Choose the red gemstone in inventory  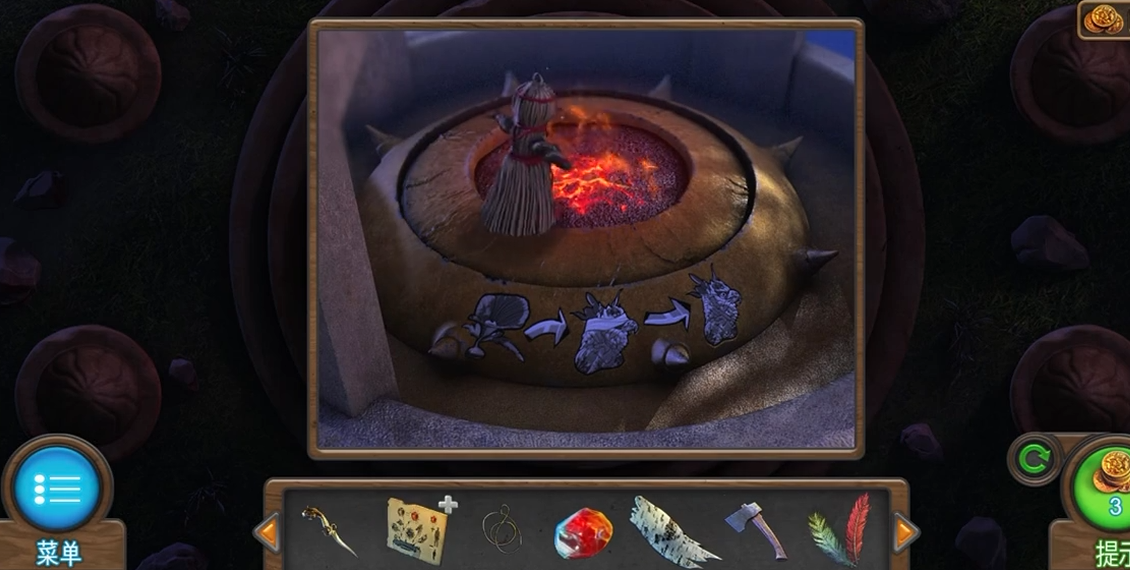pos(582,532)
